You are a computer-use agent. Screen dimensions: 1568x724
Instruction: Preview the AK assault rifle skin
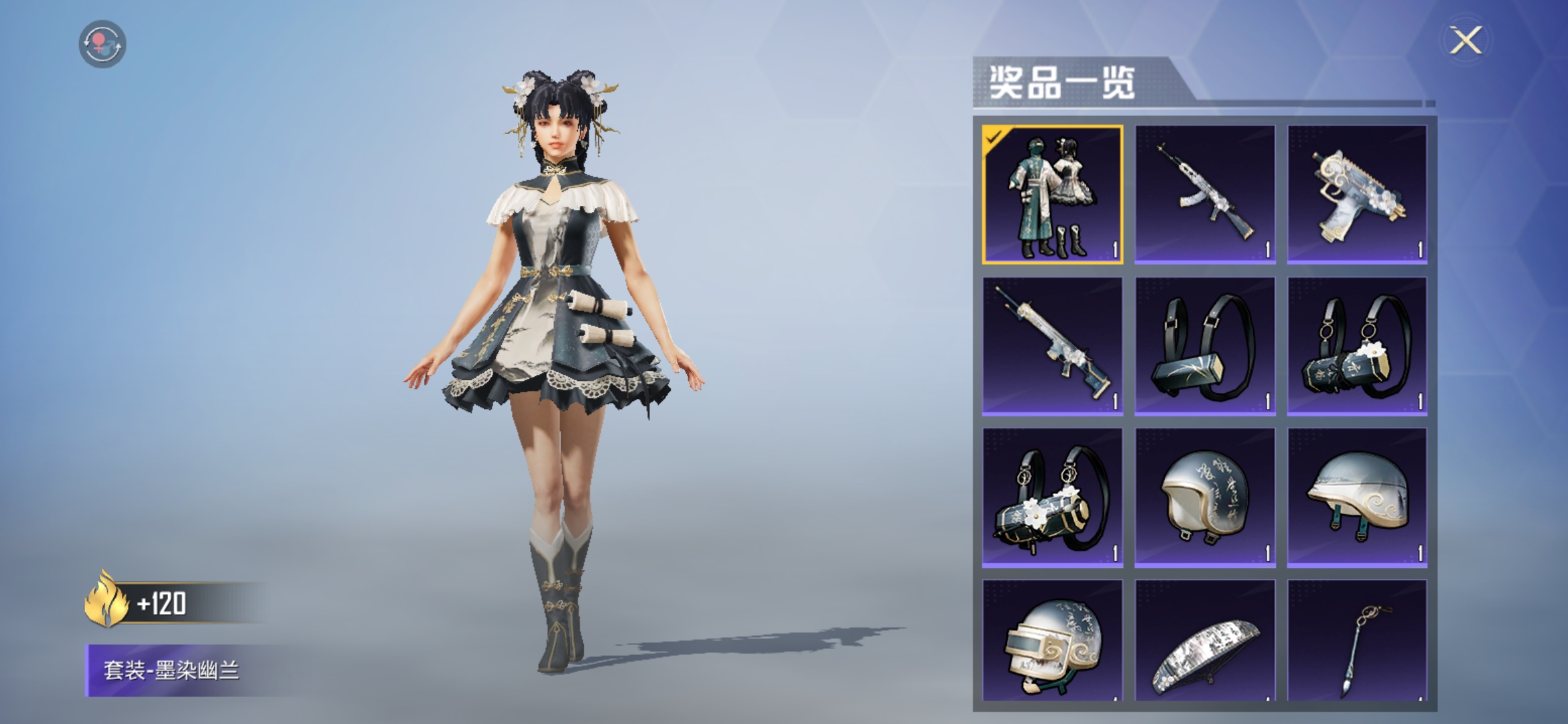tap(1205, 194)
